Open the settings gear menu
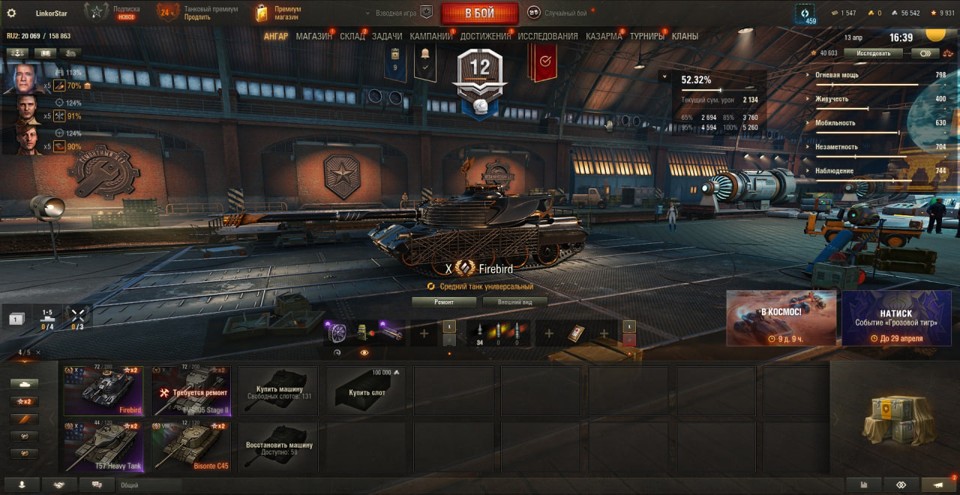The image size is (960, 495). (12, 13)
